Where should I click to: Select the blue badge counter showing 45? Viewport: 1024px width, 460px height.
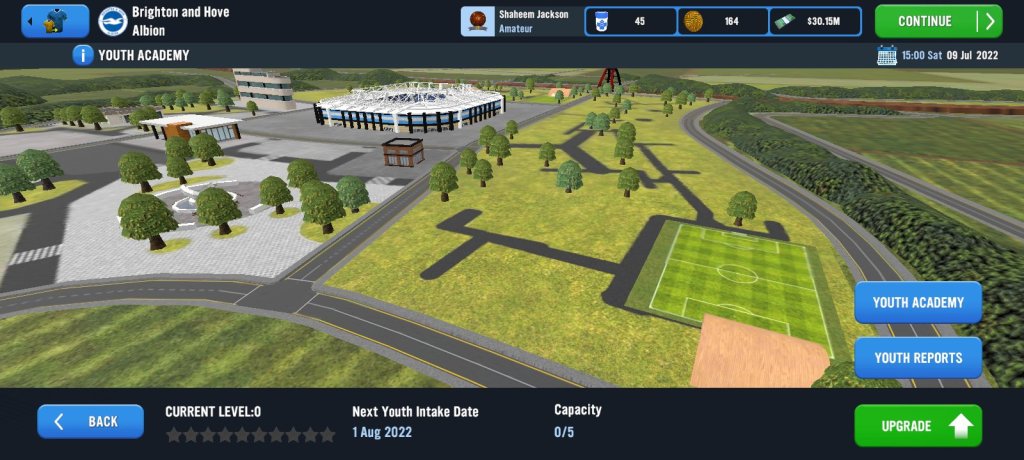point(630,21)
